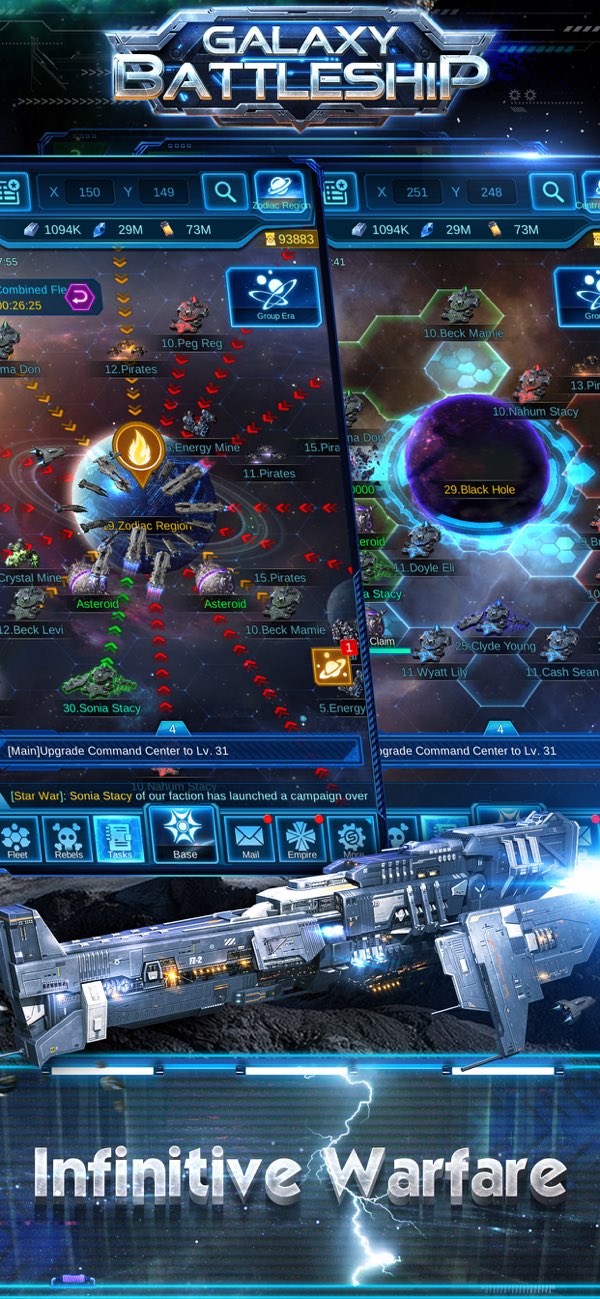This screenshot has width=600, height=1299.
Task: Open the Zodiac Region planet button
Action: [x=280, y=190]
